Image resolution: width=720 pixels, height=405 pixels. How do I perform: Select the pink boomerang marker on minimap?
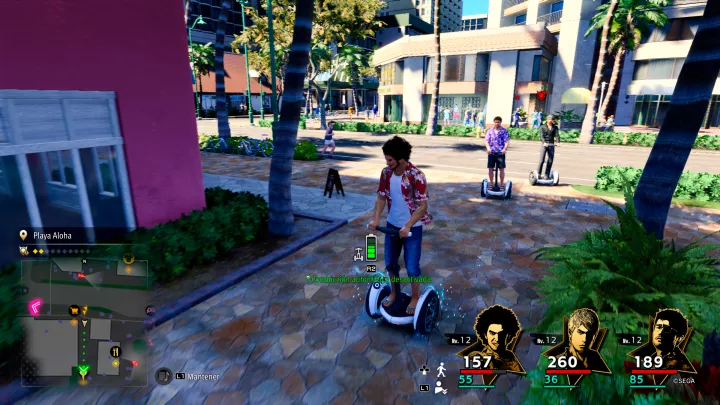(35, 307)
